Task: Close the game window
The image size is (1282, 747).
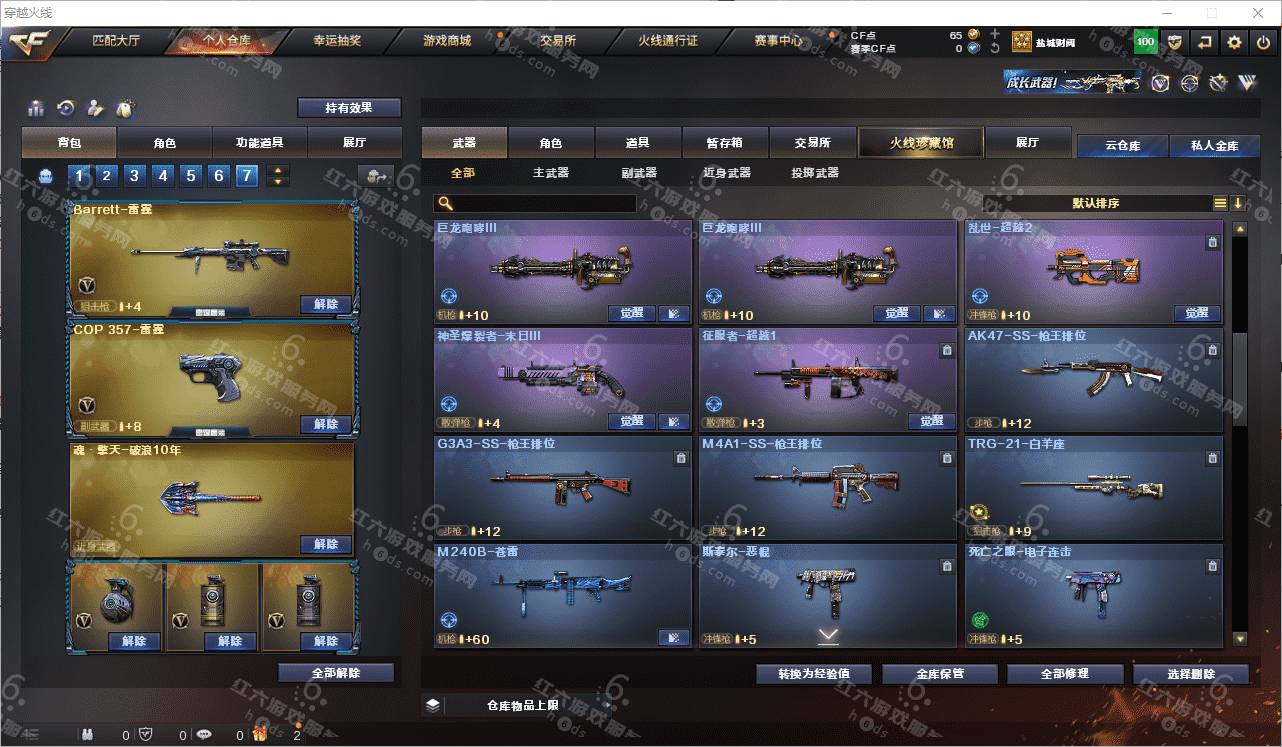Action: (x=1259, y=13)
